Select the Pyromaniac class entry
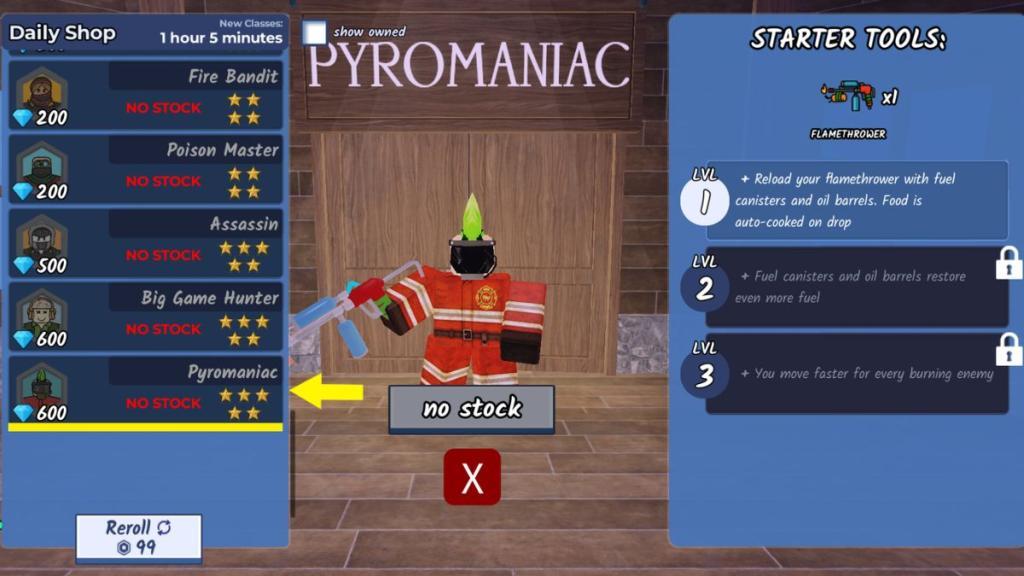This screenshot has height=576, width=1024. pos(146,392)
